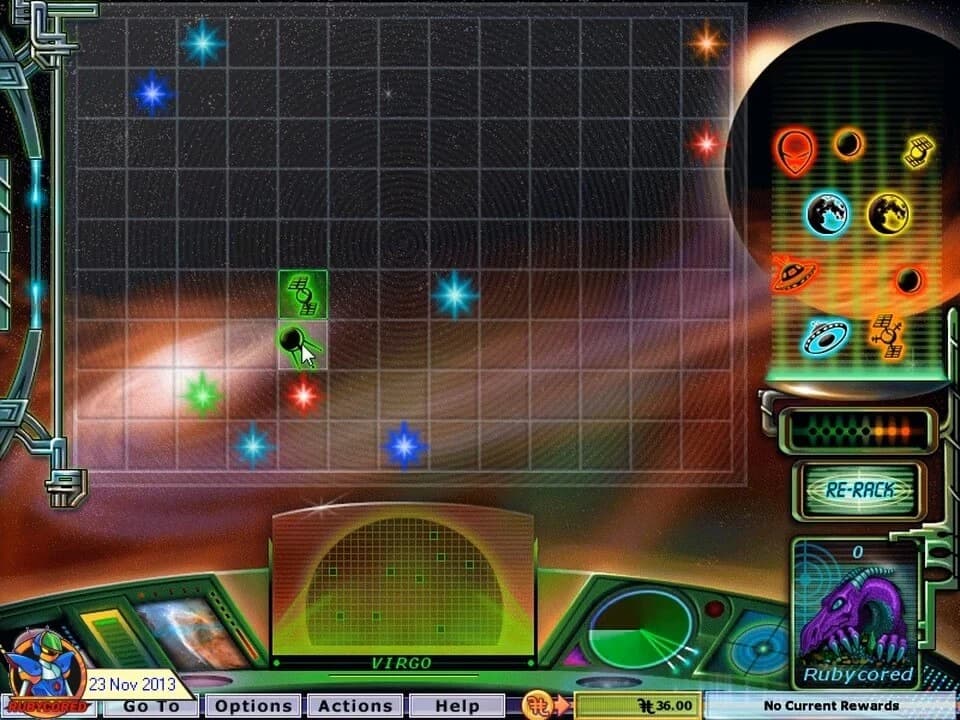Choose the cyan moon piece
960x720 pixels.
click(x=827, y=213)
